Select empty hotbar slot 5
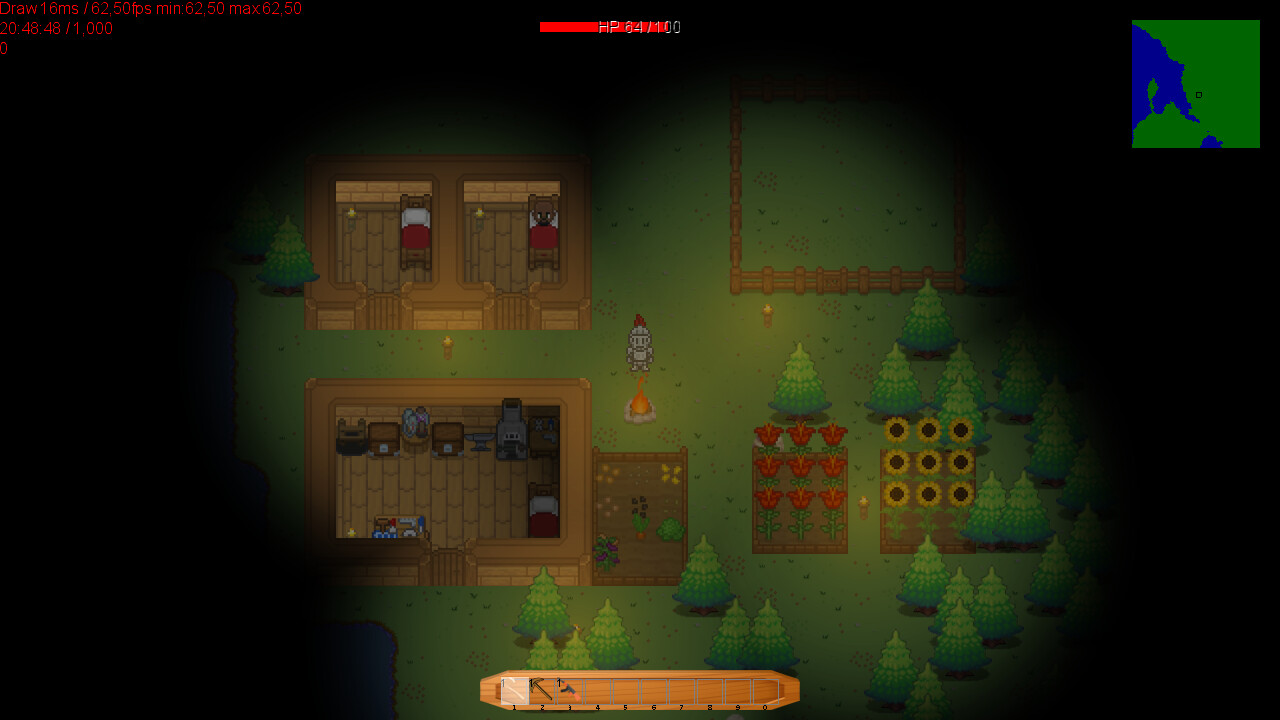This screenshot has height=720, width=1280. 624,690
